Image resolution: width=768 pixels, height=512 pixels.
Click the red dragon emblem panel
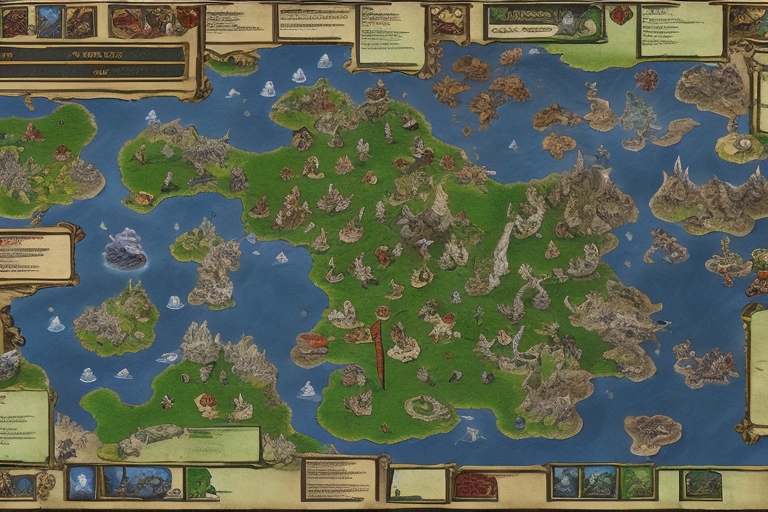pyautogui.click(x=154, y=20)
